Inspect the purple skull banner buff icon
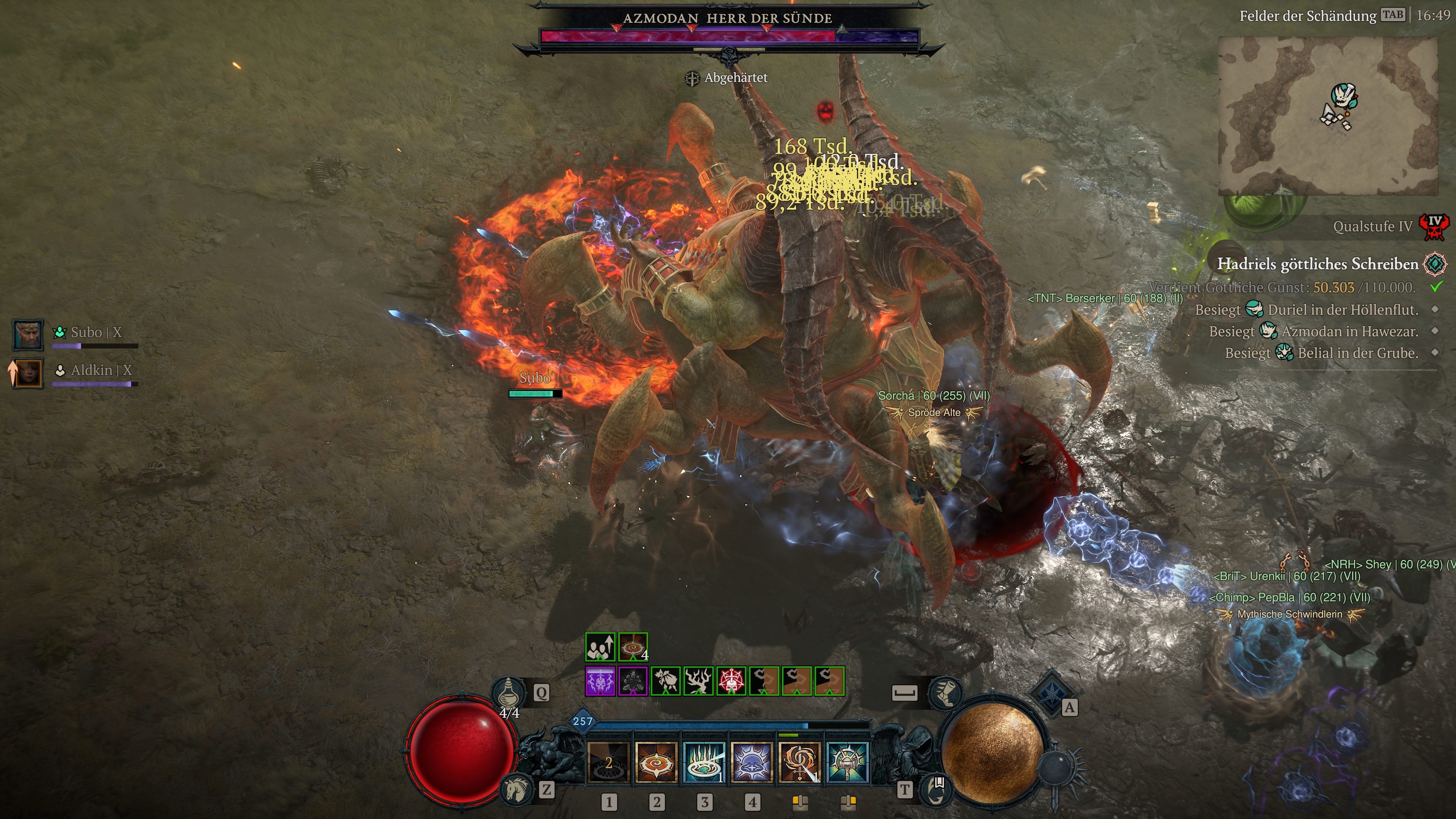Image resolution: width=1456 pixels, height=819 pixels. point(600,681)
